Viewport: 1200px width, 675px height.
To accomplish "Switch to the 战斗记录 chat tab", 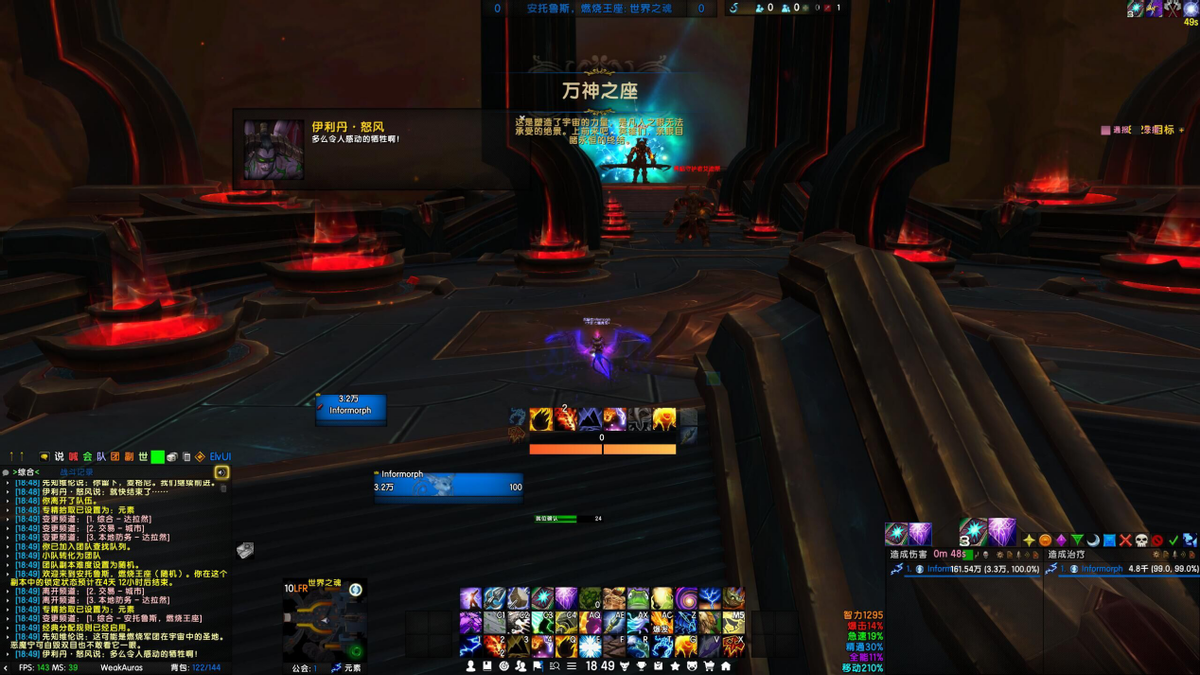I will point(77,472).
